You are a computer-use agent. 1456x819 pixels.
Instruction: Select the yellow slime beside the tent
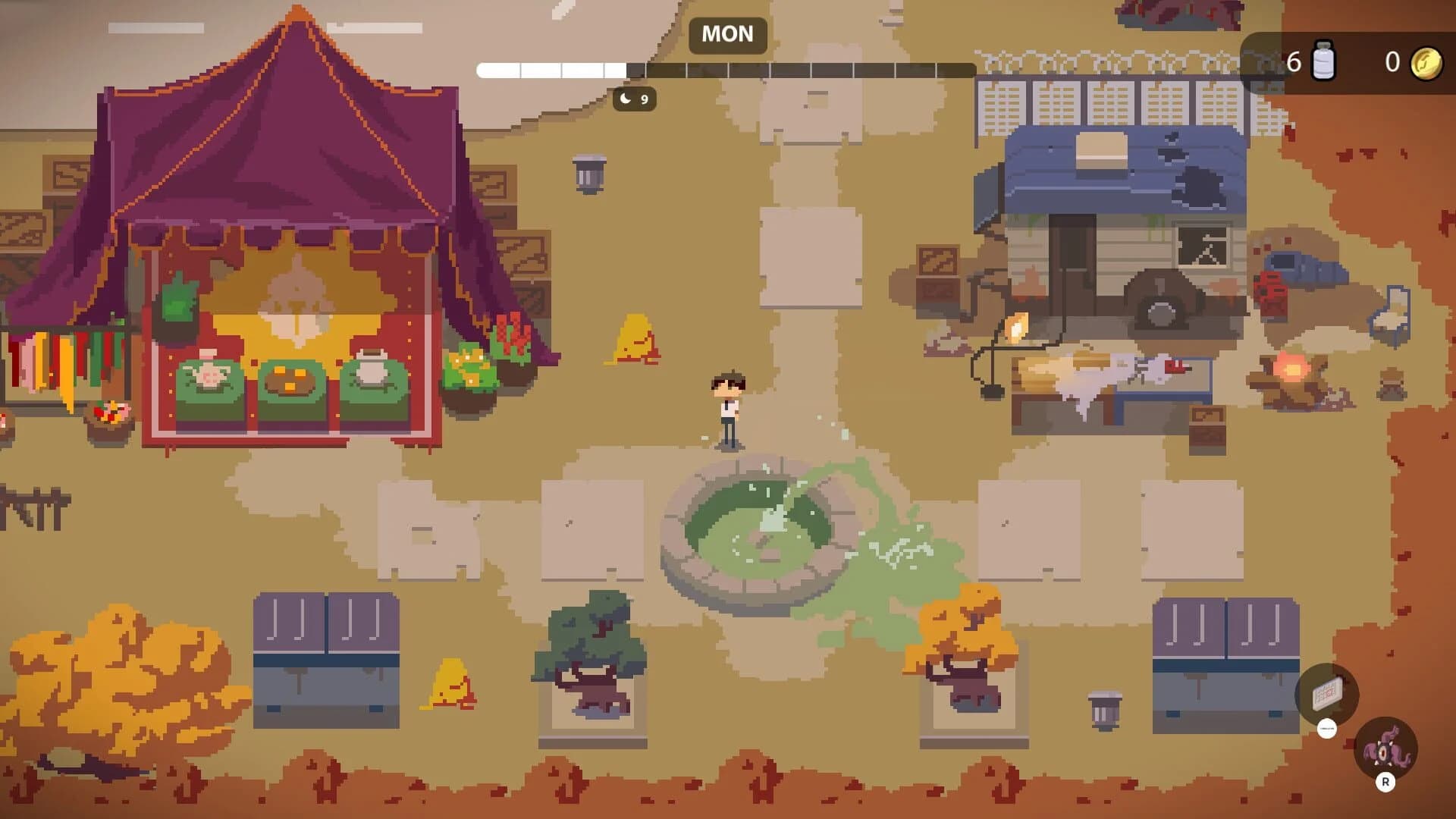635,340
